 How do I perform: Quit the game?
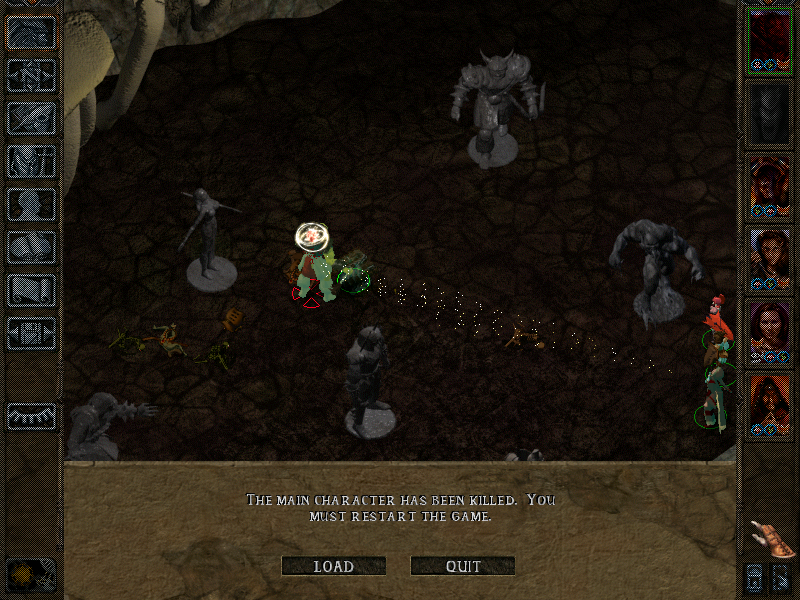[463, 566]
